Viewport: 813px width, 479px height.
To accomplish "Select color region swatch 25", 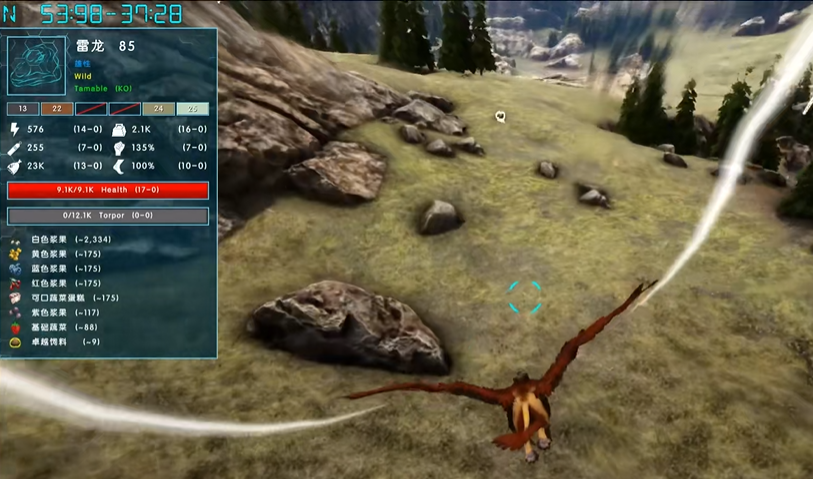I will click(x=192, y=108).
